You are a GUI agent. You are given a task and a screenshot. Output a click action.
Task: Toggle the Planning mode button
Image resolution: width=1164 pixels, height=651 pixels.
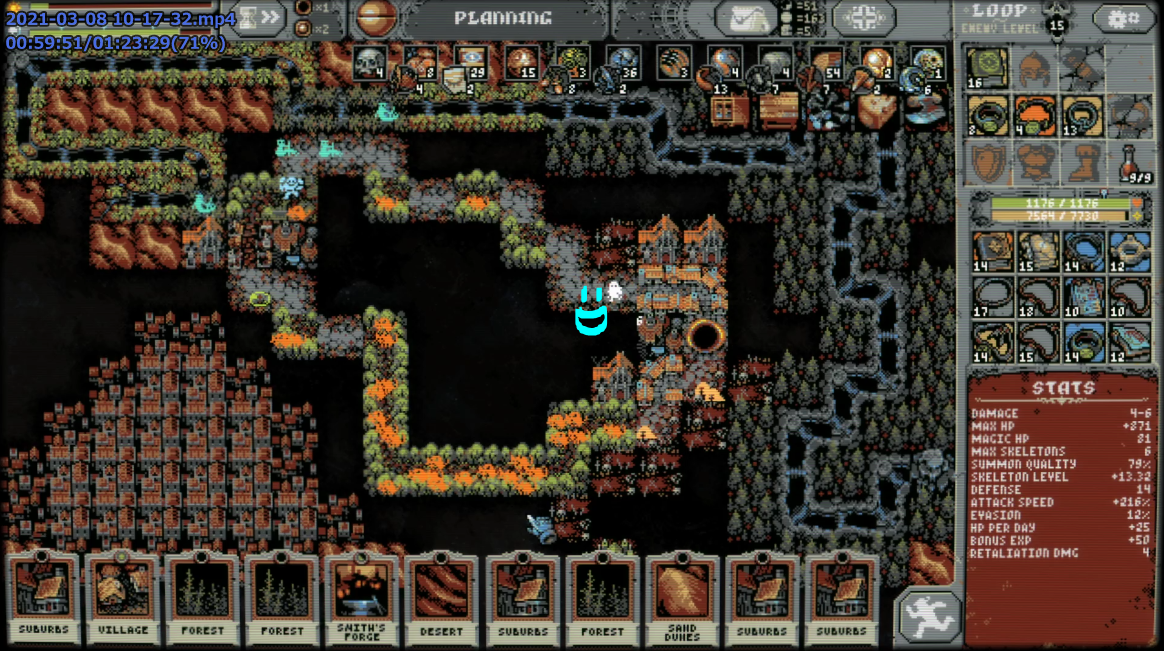(x=502, y=18)
